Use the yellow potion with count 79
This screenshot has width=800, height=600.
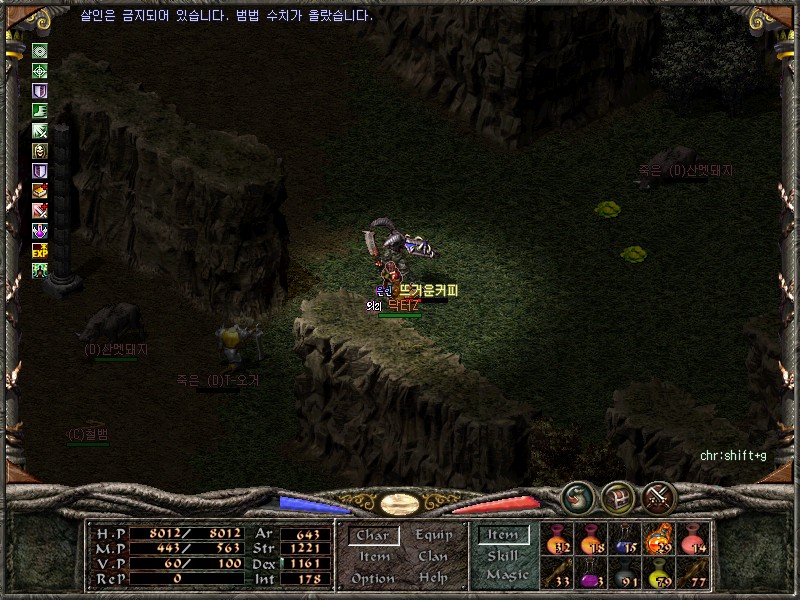click(659, 573)
